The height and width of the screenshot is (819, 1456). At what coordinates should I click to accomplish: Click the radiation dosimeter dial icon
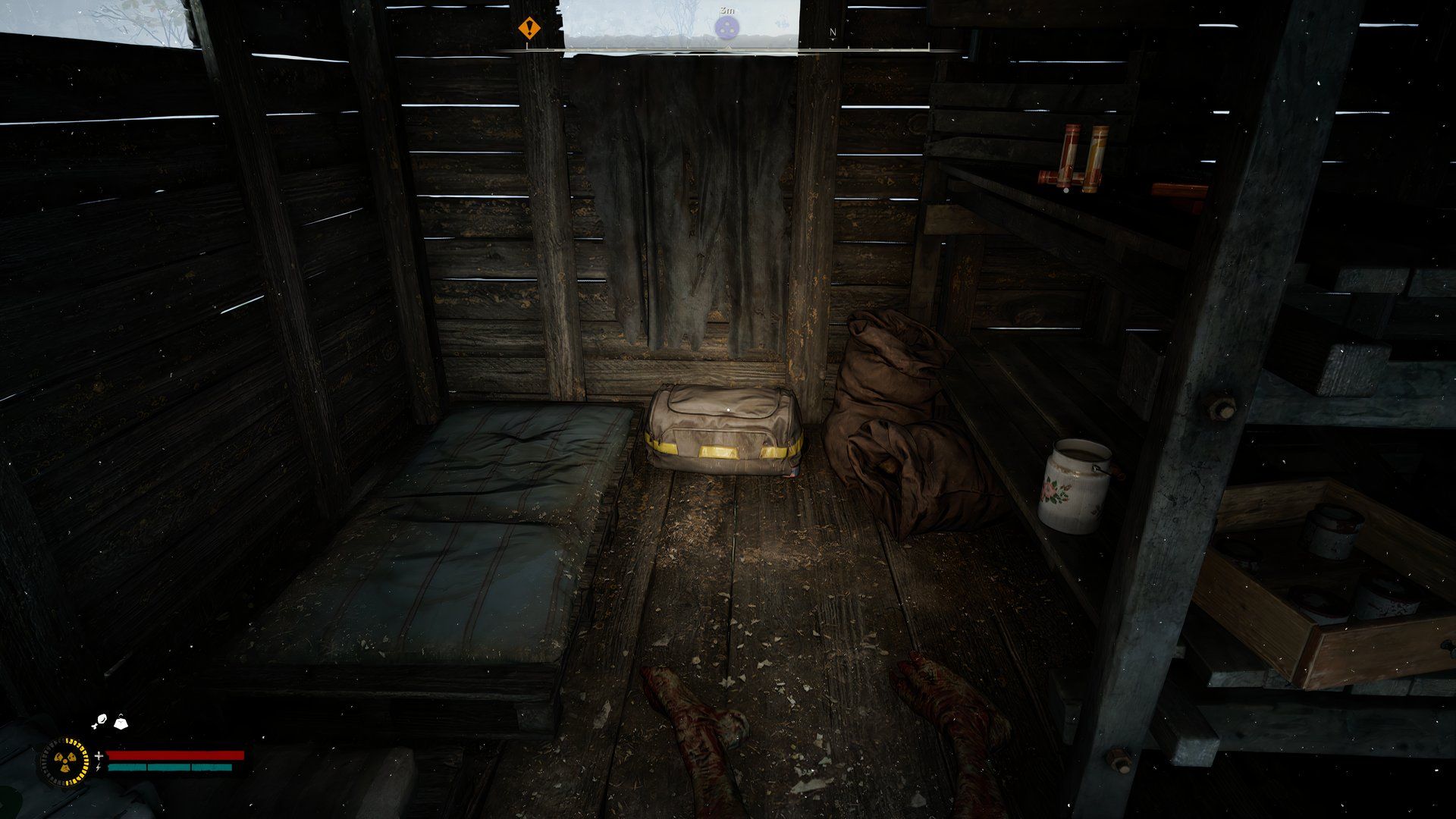click(65, 761)
